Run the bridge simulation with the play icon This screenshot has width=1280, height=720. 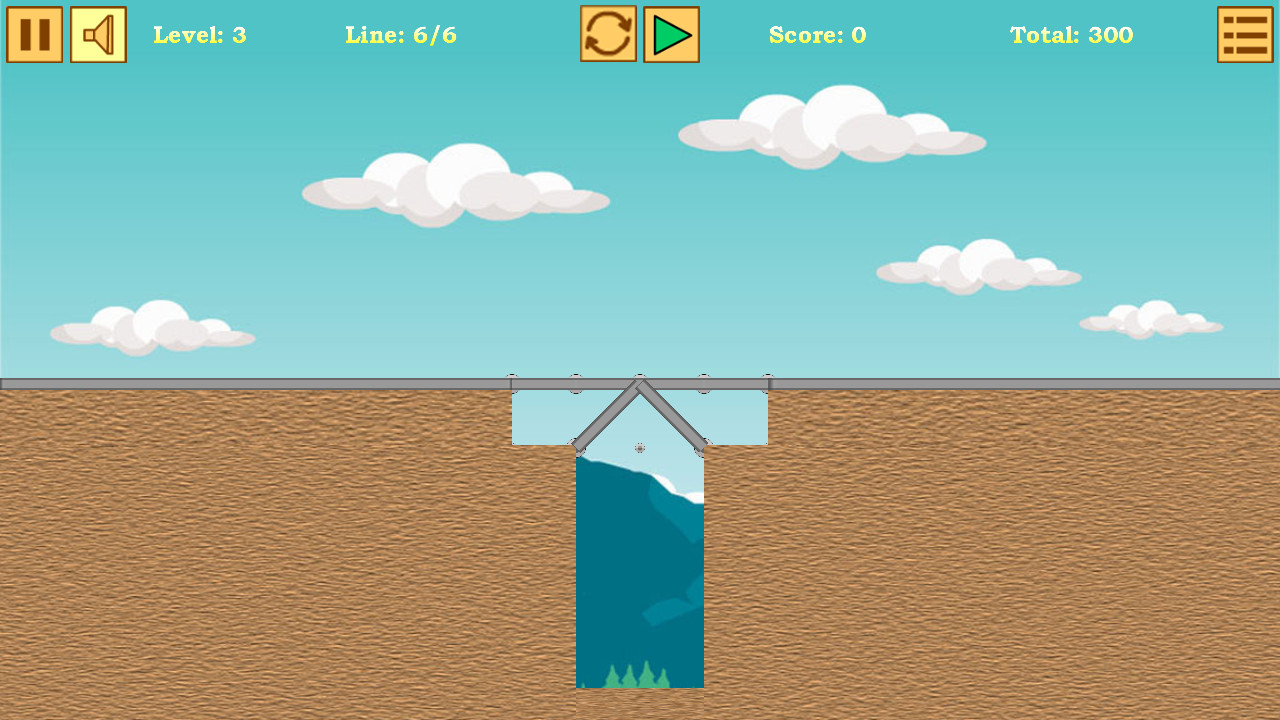[670, 34]
